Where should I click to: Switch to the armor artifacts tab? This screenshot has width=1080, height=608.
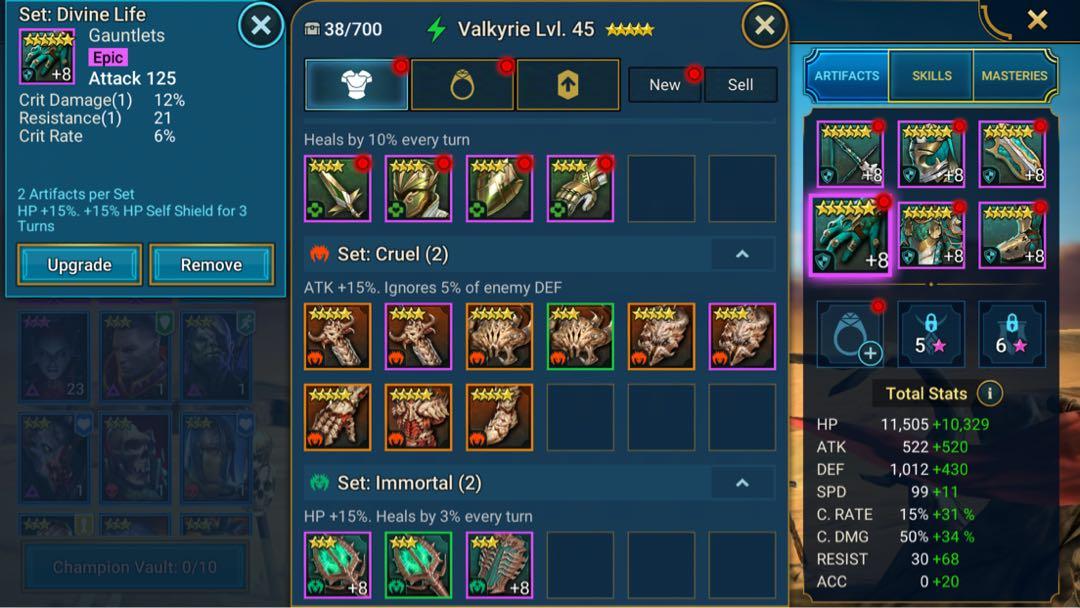(x=357, y=85)
